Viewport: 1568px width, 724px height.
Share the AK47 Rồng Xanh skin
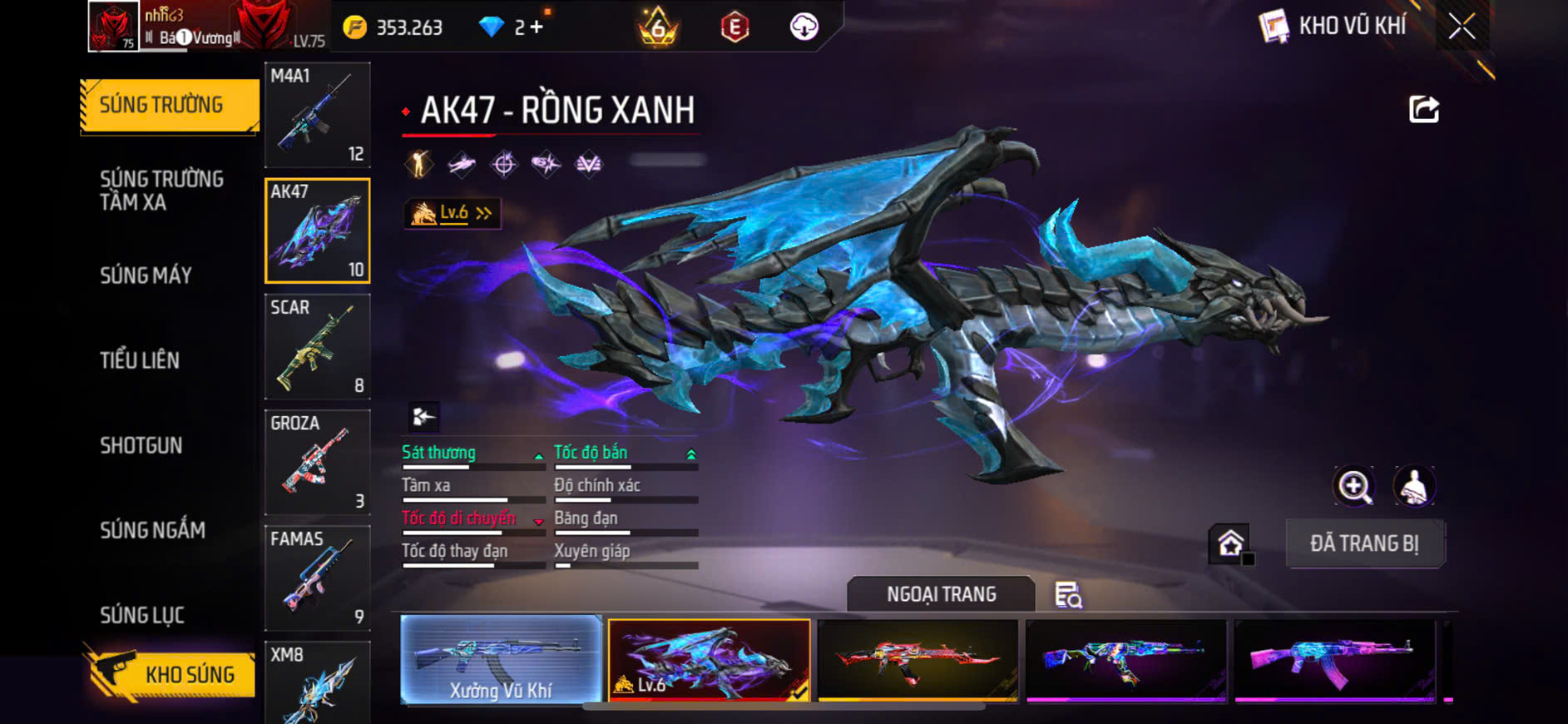pos(1423,109)
